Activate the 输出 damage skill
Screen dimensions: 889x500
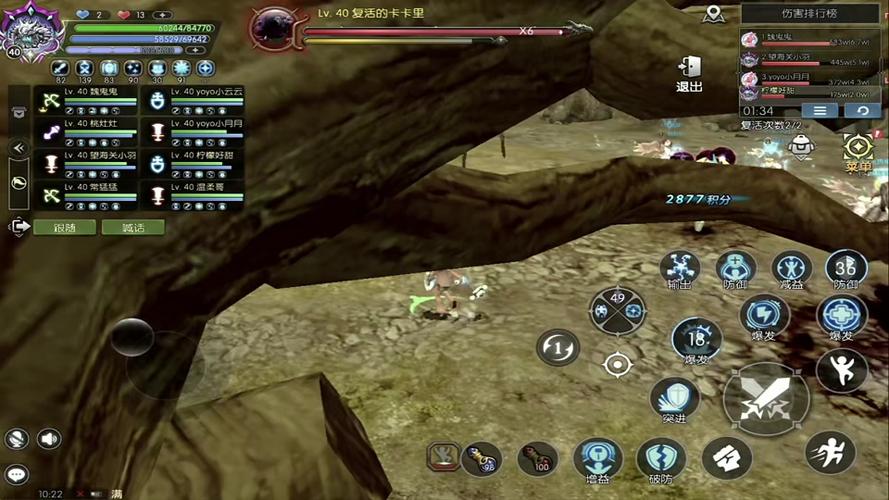[x=680, y=268]
